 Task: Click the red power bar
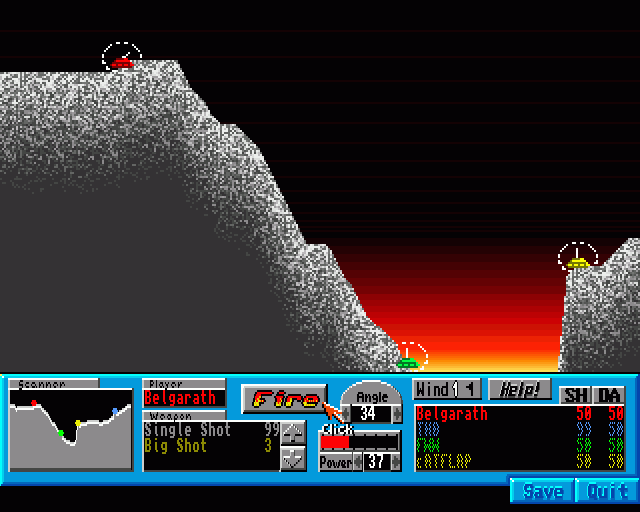coord(336,441)
